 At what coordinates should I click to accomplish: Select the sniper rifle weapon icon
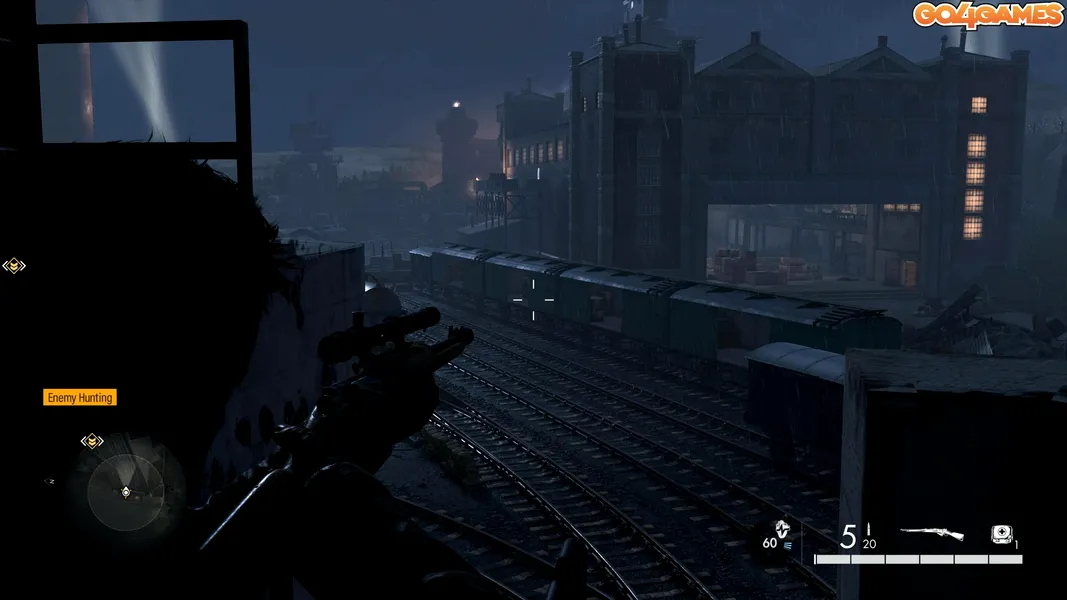pos(931,534)
